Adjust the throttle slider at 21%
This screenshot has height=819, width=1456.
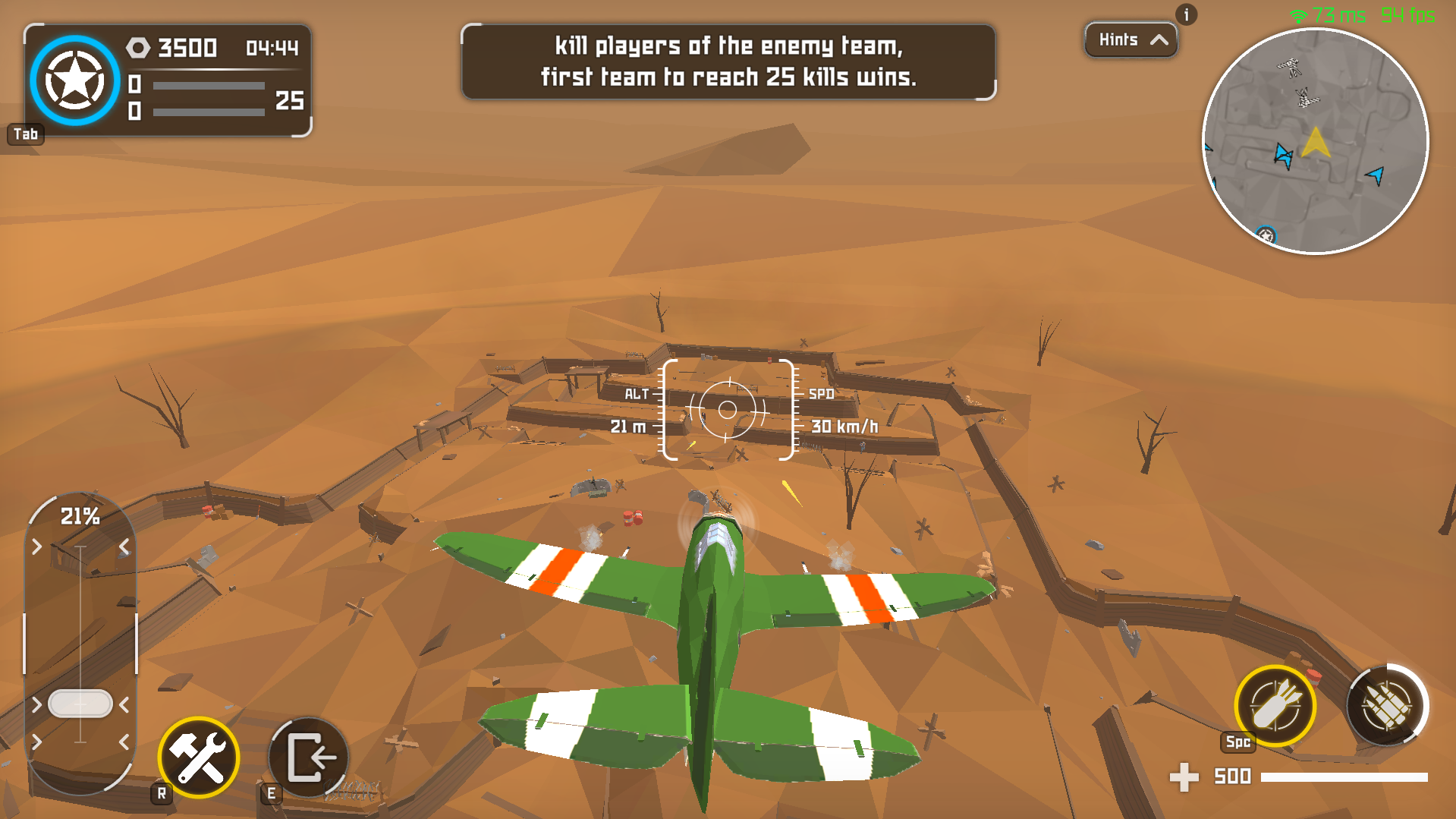(79, 703)
